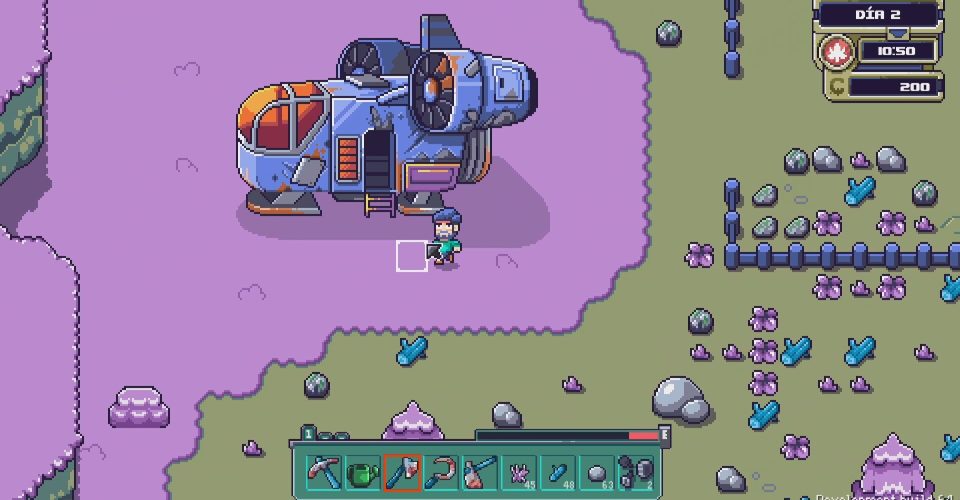Choose the highlighted axe slot
This screenshot has height=500, width=960.
pos(402,471)
